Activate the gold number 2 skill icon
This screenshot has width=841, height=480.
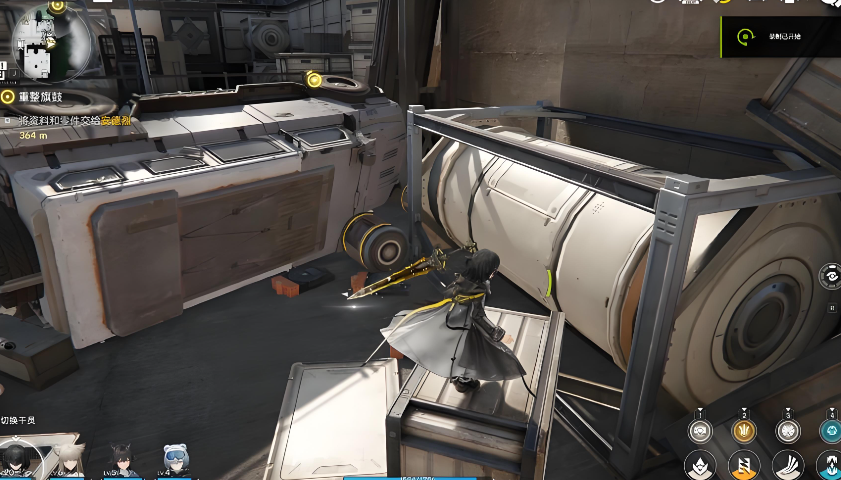click(x=743, y=430)
